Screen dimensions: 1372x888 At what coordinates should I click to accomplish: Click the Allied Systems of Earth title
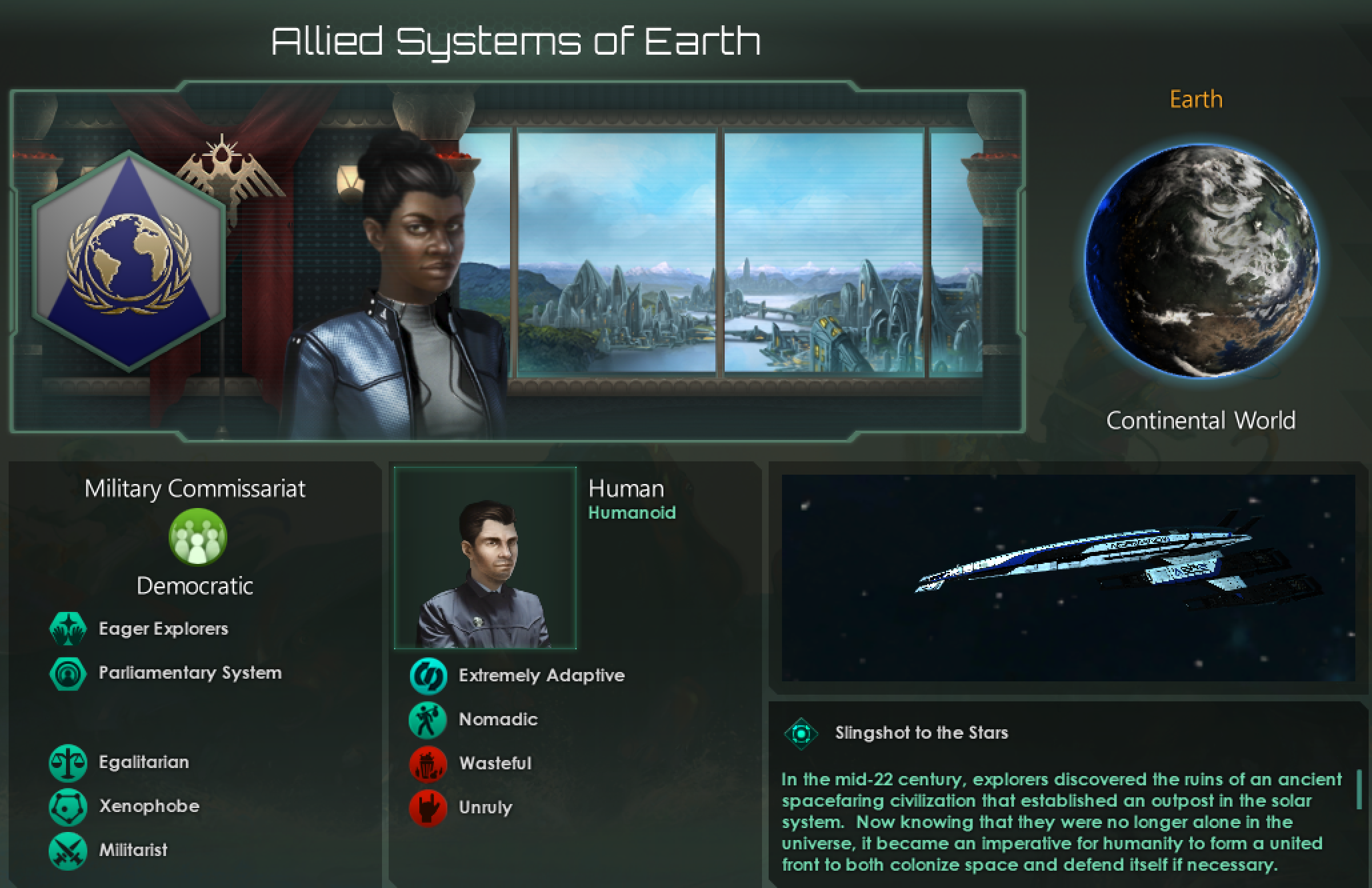pyautogui.click(x=516, y=40)
